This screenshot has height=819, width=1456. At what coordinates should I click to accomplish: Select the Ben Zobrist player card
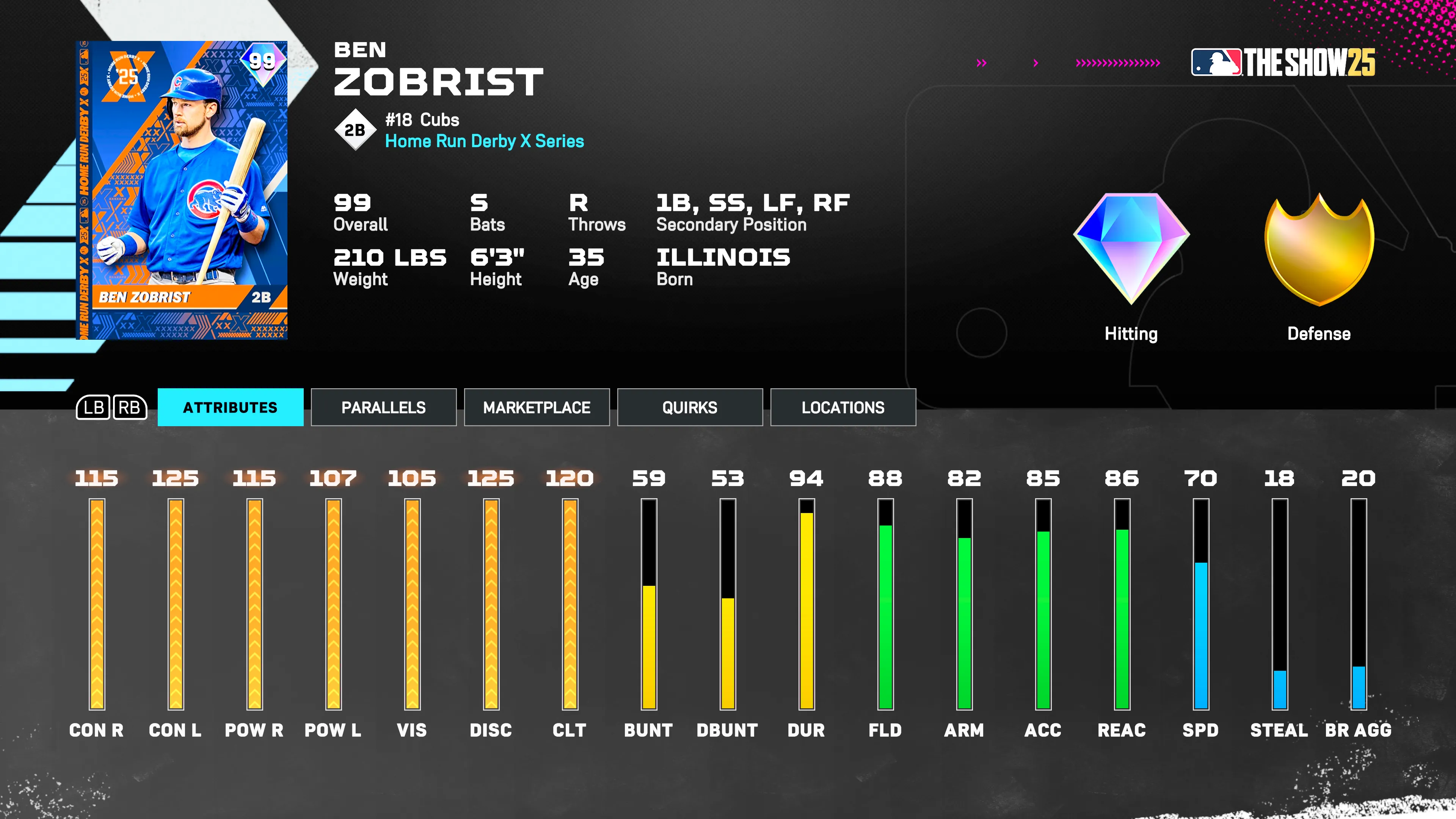(182, 190)
